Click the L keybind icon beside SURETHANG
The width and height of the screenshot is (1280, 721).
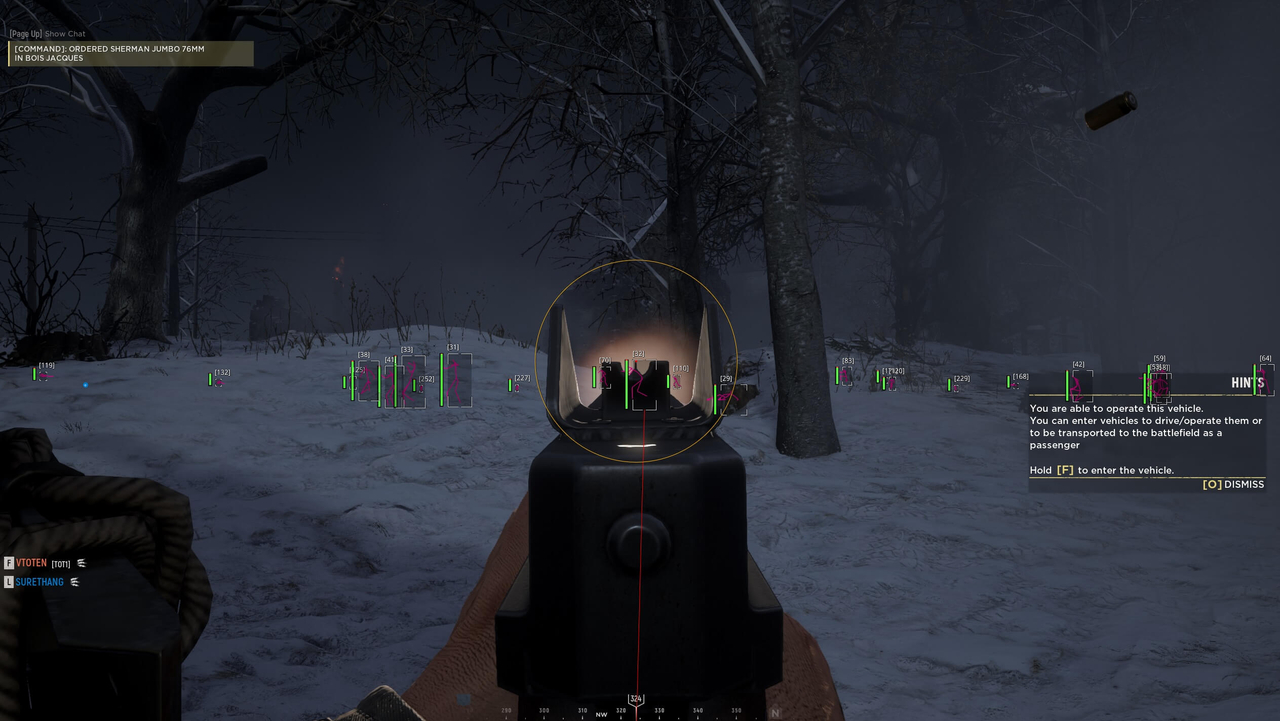click(9, 582)
